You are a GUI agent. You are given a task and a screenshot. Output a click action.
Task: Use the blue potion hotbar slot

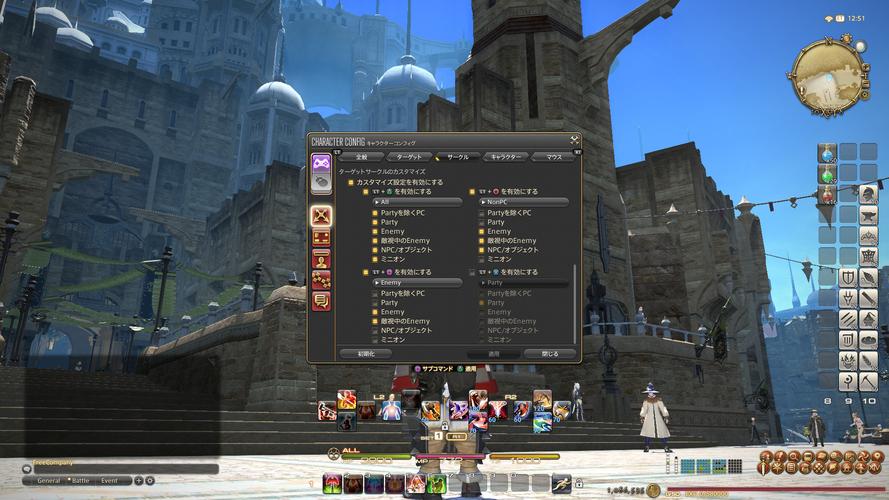827,153
